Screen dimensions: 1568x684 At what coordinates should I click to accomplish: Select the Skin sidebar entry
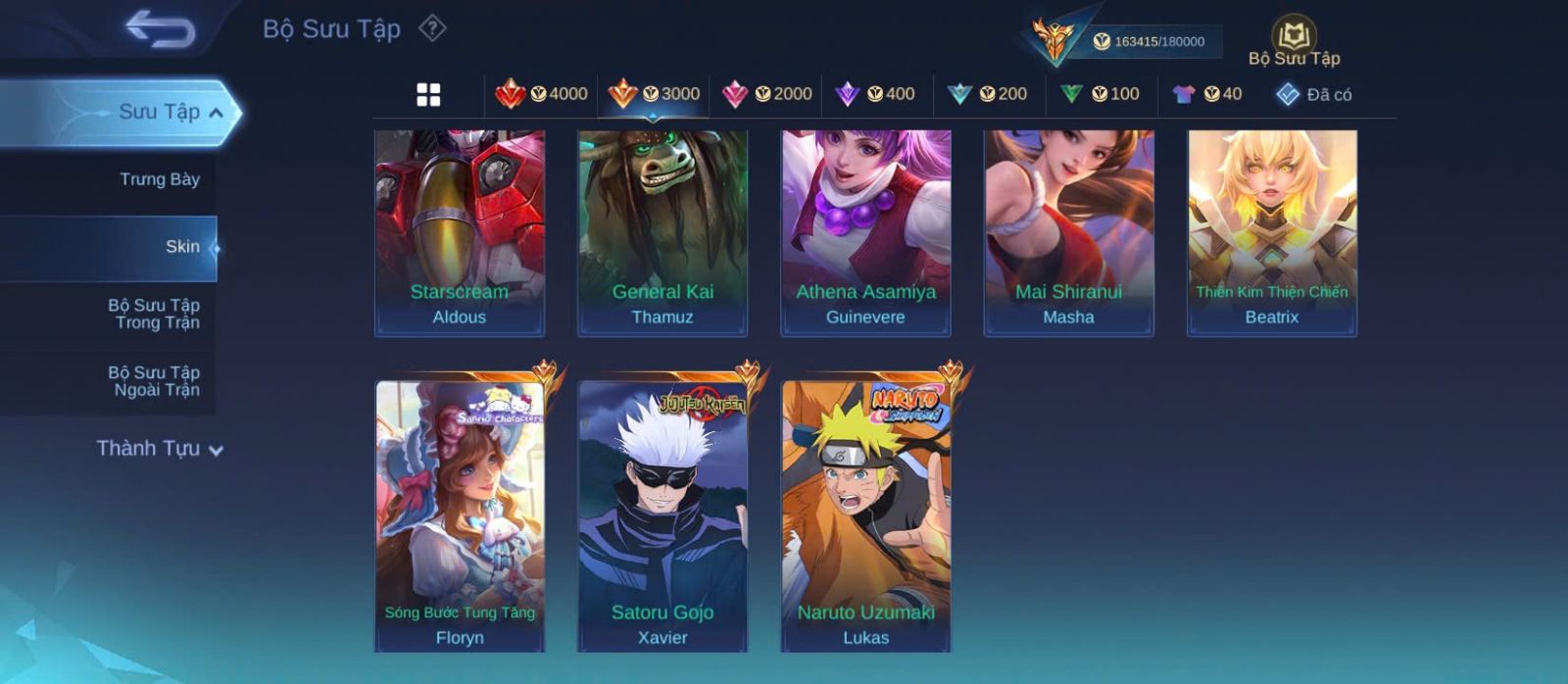[x=181, y=247]
